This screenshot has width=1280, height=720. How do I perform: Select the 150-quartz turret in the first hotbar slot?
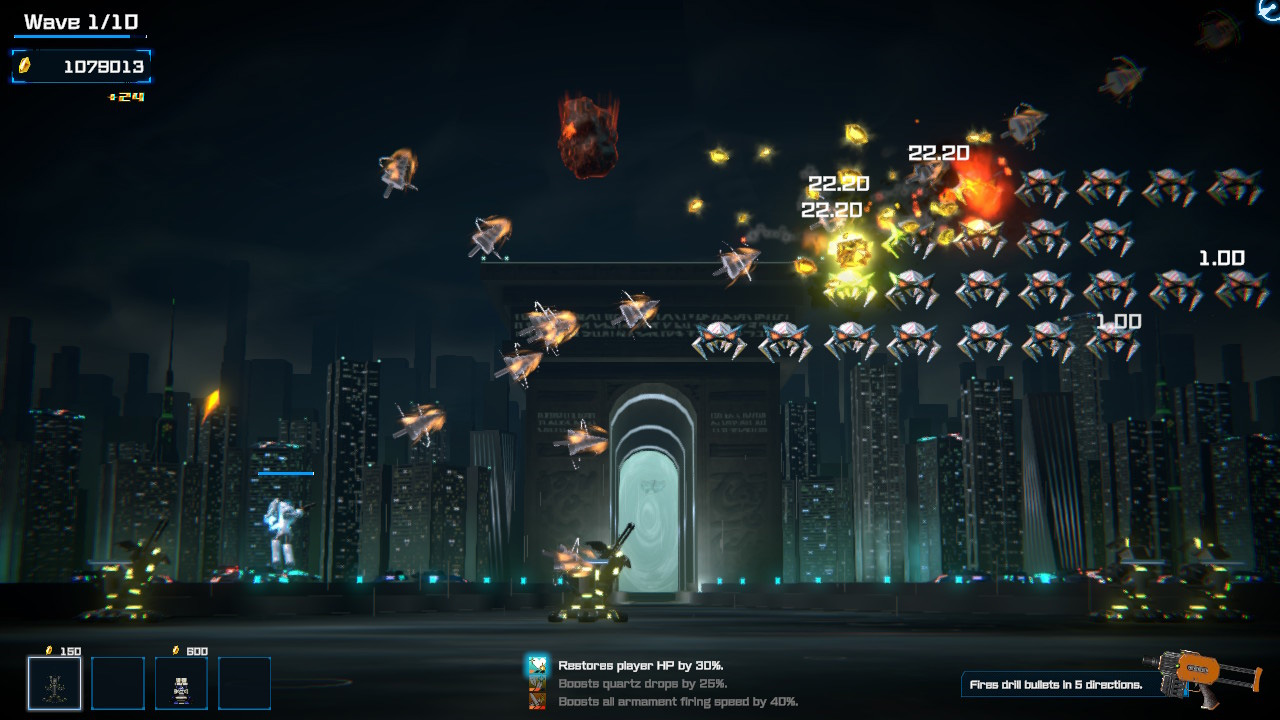click(54, 682)
